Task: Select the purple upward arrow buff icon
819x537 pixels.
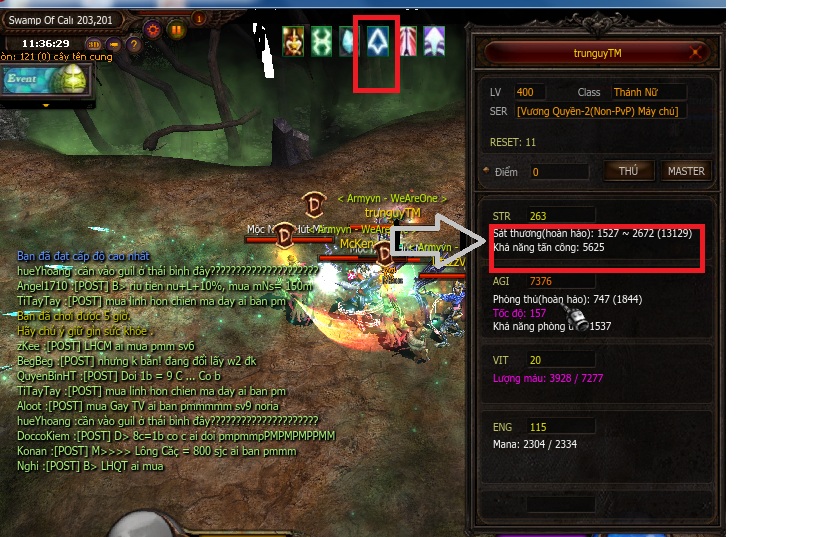Action: pyautogui.click(x=436, y=41)
